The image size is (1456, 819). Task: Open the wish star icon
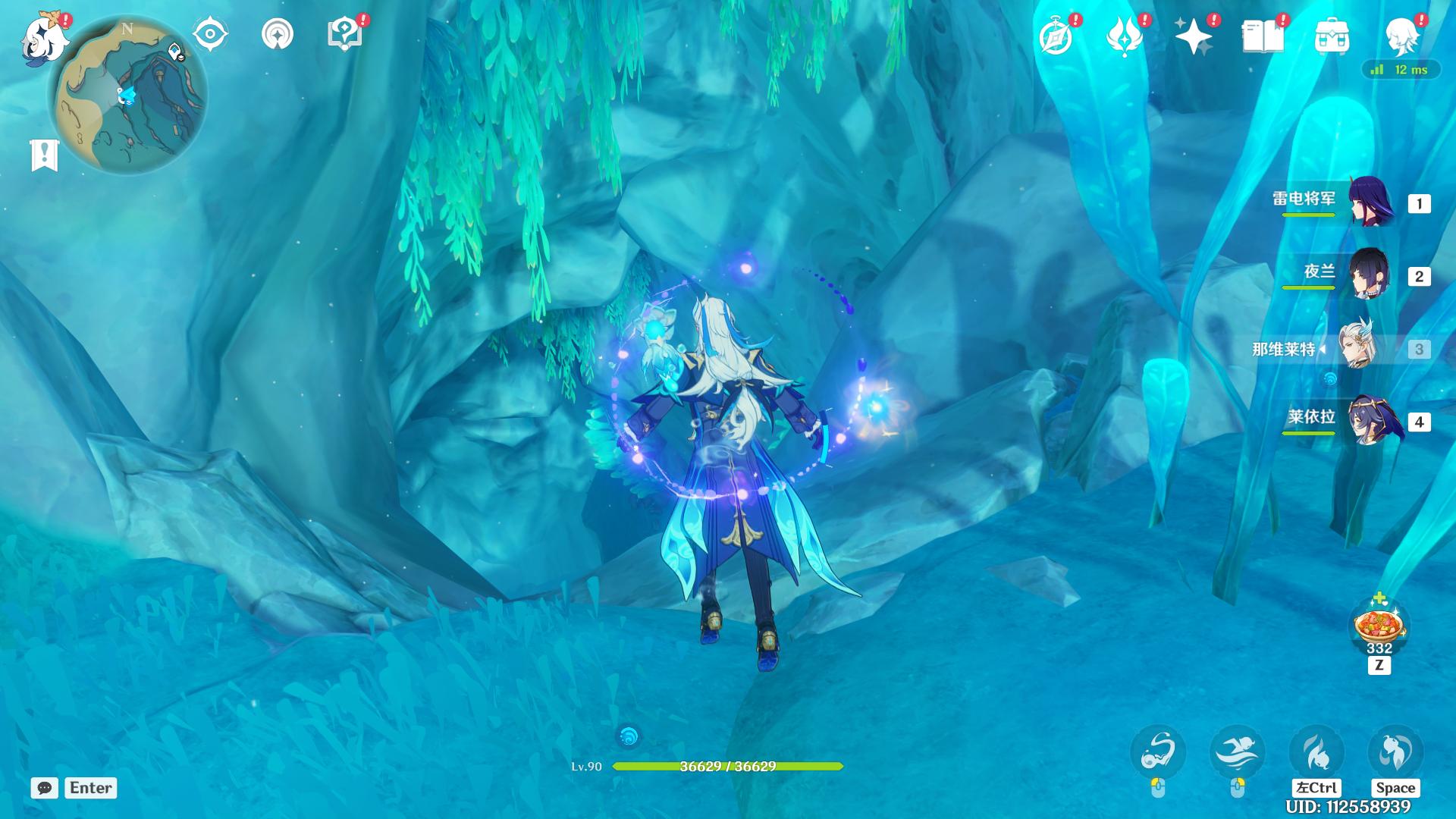1193,36
